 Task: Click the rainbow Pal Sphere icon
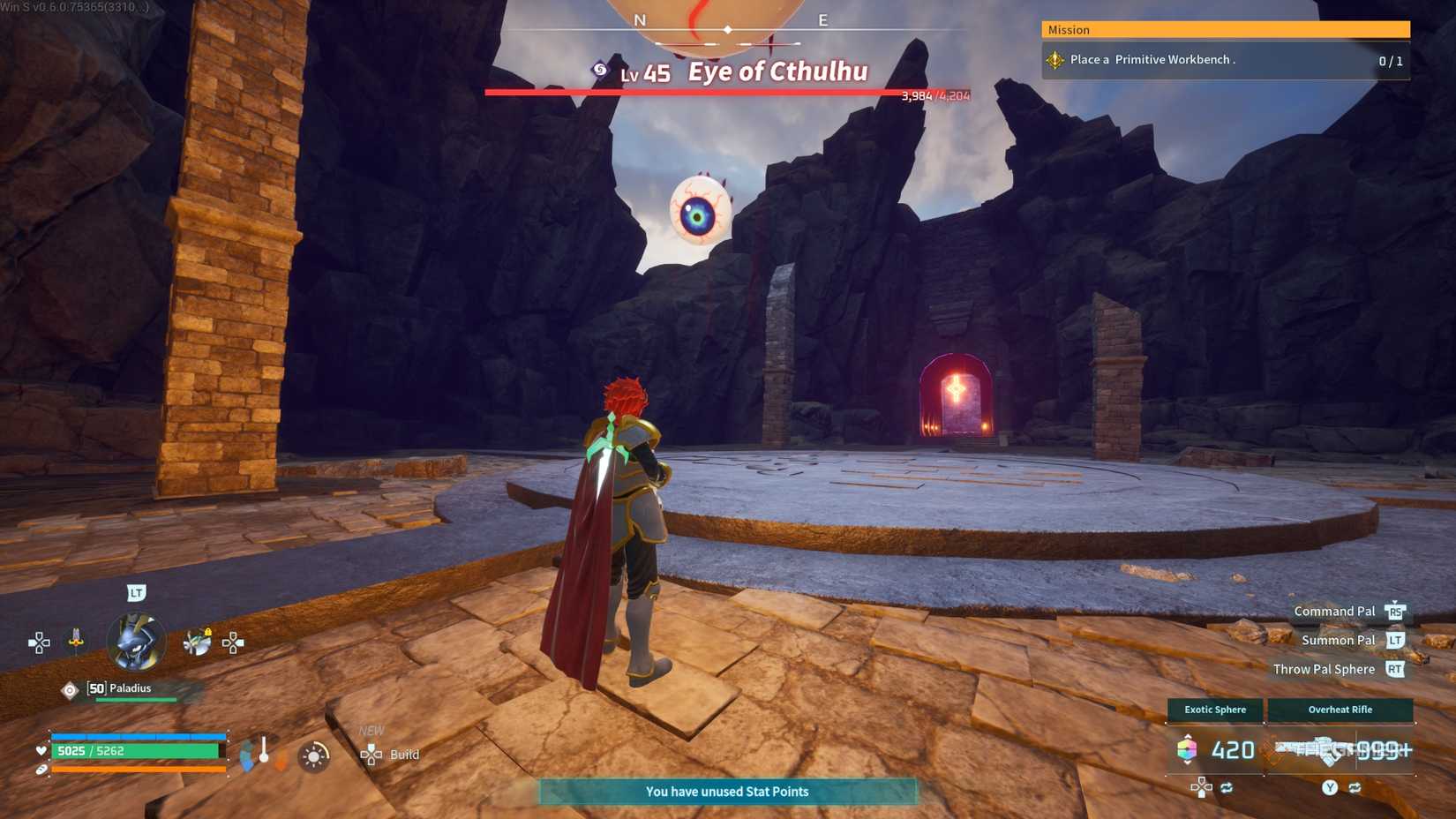(1187, 748)
